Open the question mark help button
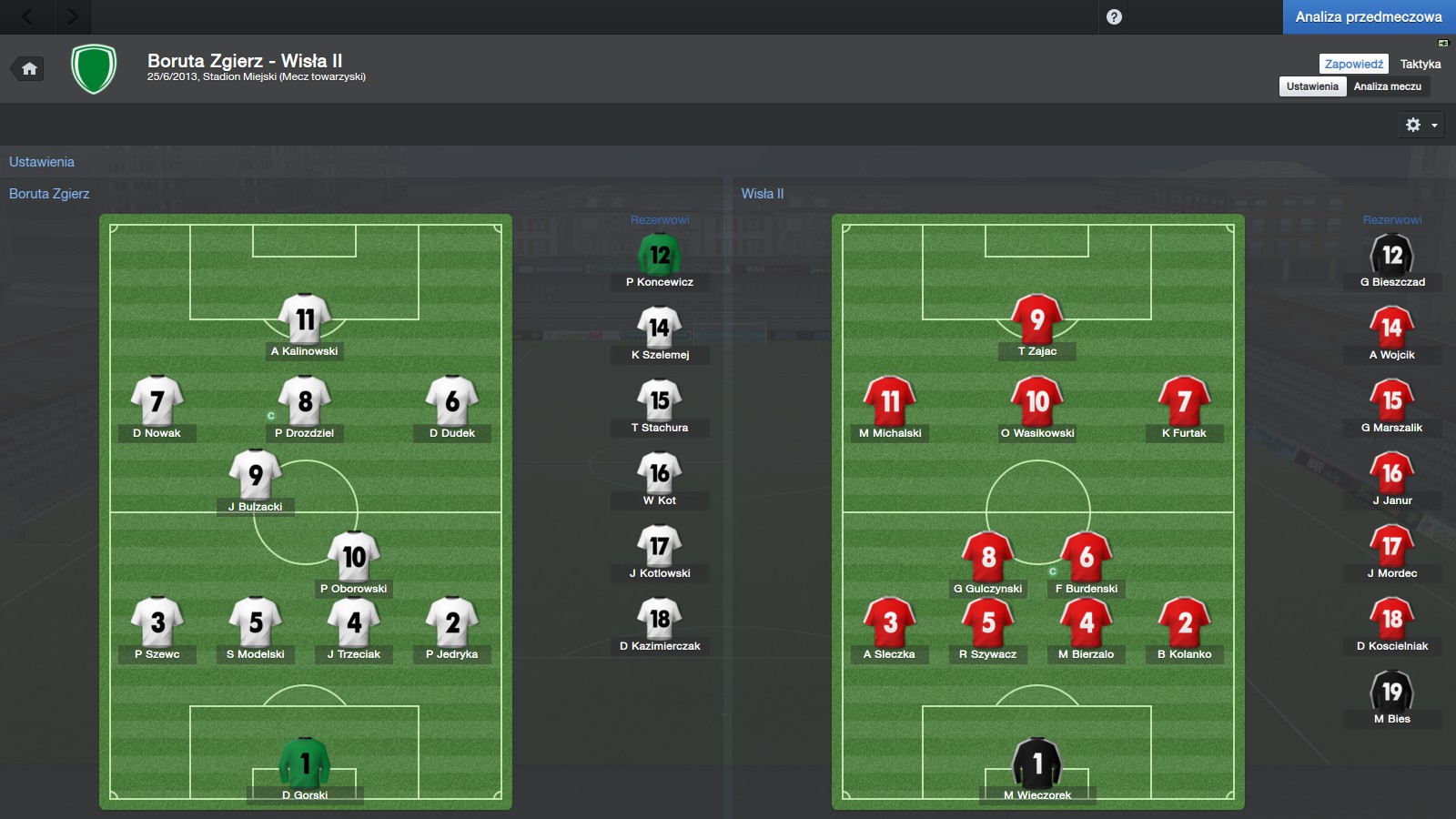1456x819 pixels. click(1114, 16)
